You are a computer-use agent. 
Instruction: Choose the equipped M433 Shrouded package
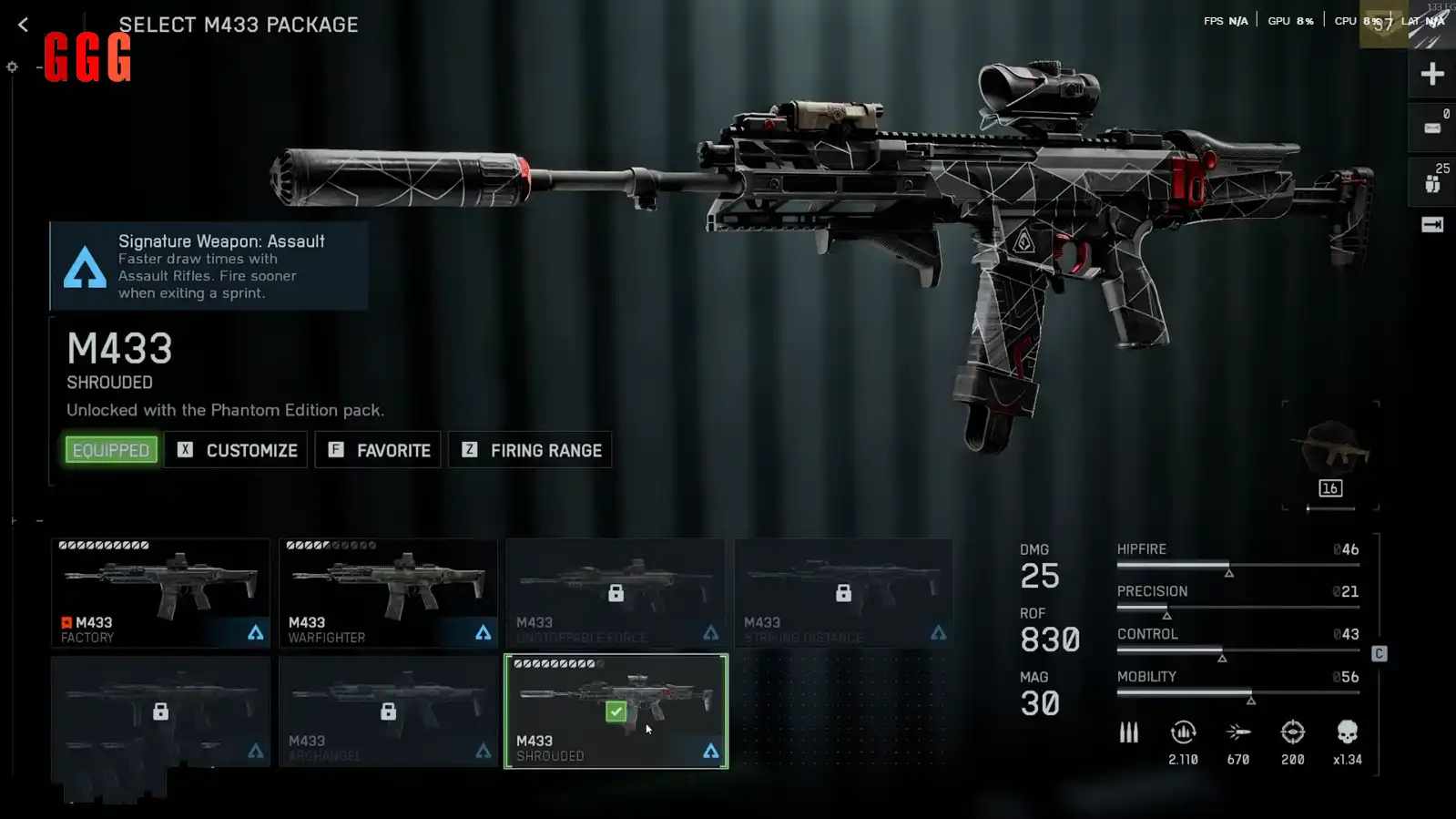[616, 712]
